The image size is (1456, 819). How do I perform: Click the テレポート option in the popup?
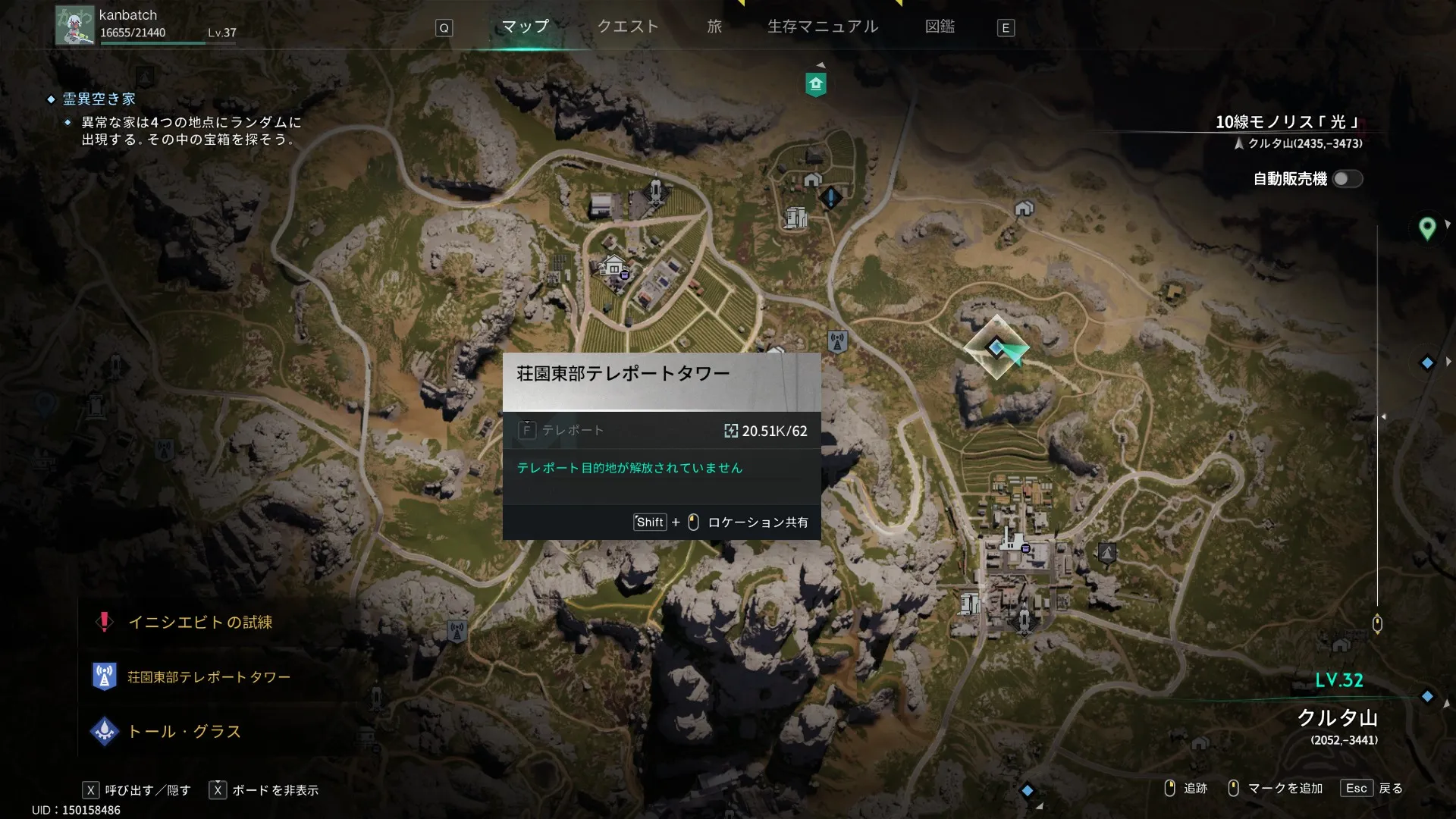(x=573, y=431)
